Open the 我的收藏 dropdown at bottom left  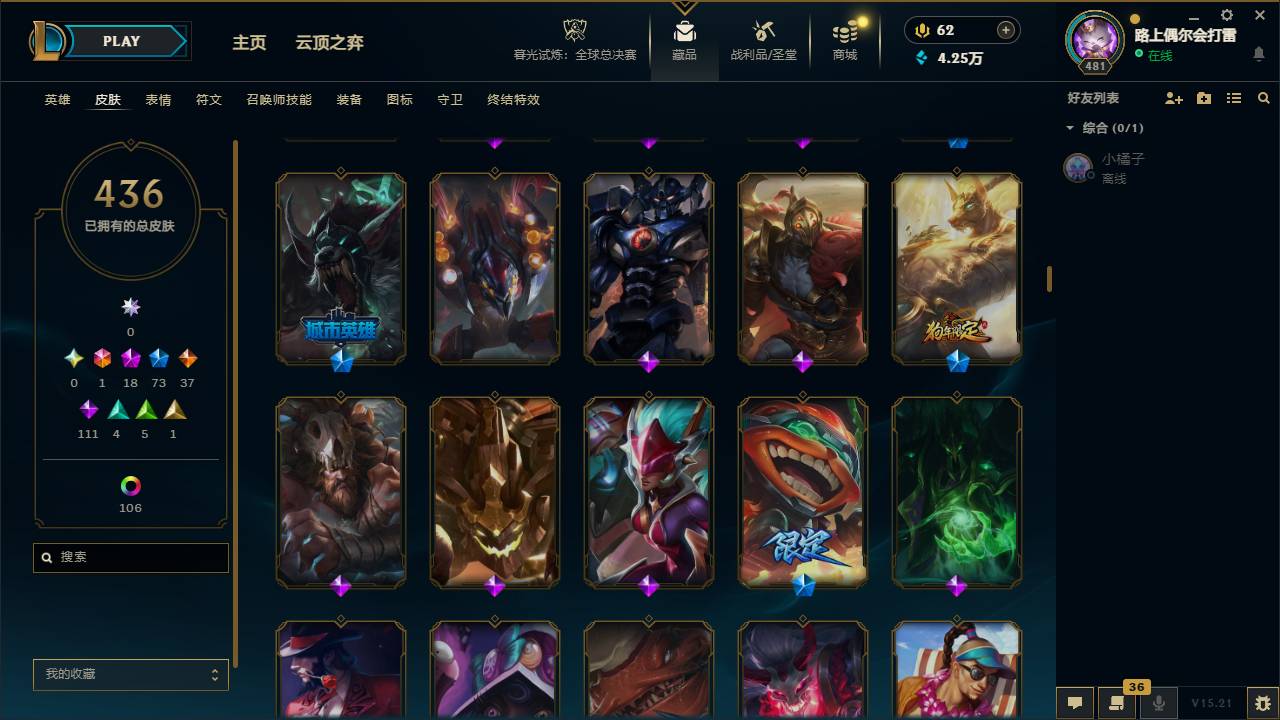tap(130, 675)
